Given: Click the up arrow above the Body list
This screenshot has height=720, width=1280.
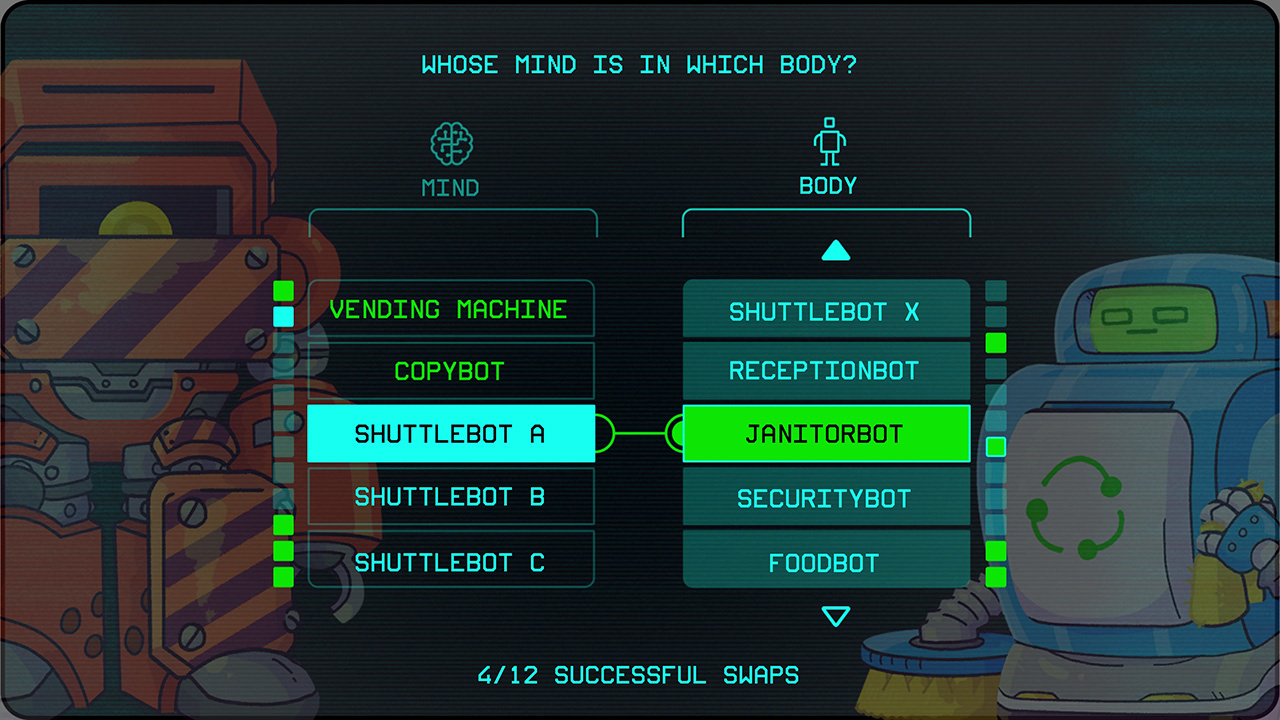Looking at the screenshot, I should (x=836, y=251).
